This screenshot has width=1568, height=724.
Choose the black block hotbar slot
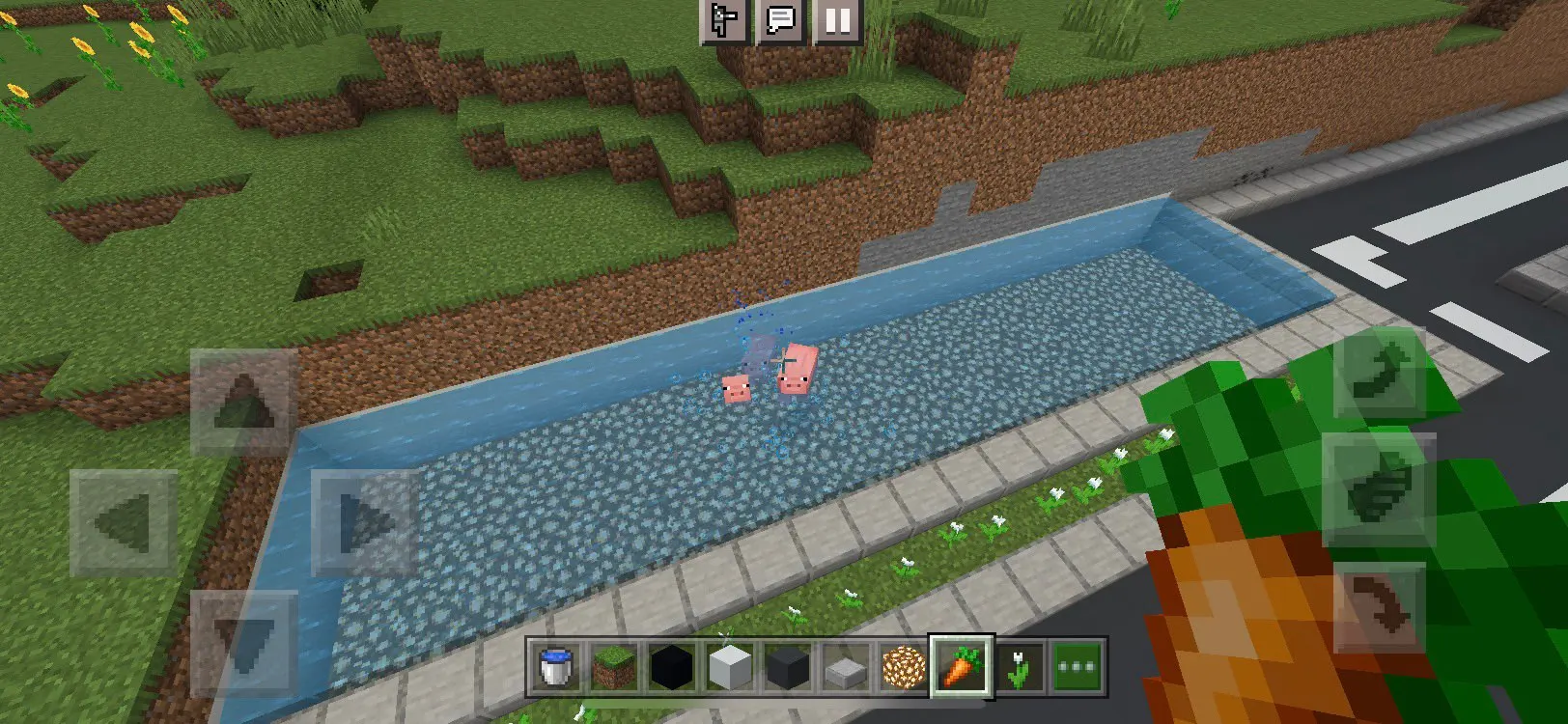tap(672, 666)
